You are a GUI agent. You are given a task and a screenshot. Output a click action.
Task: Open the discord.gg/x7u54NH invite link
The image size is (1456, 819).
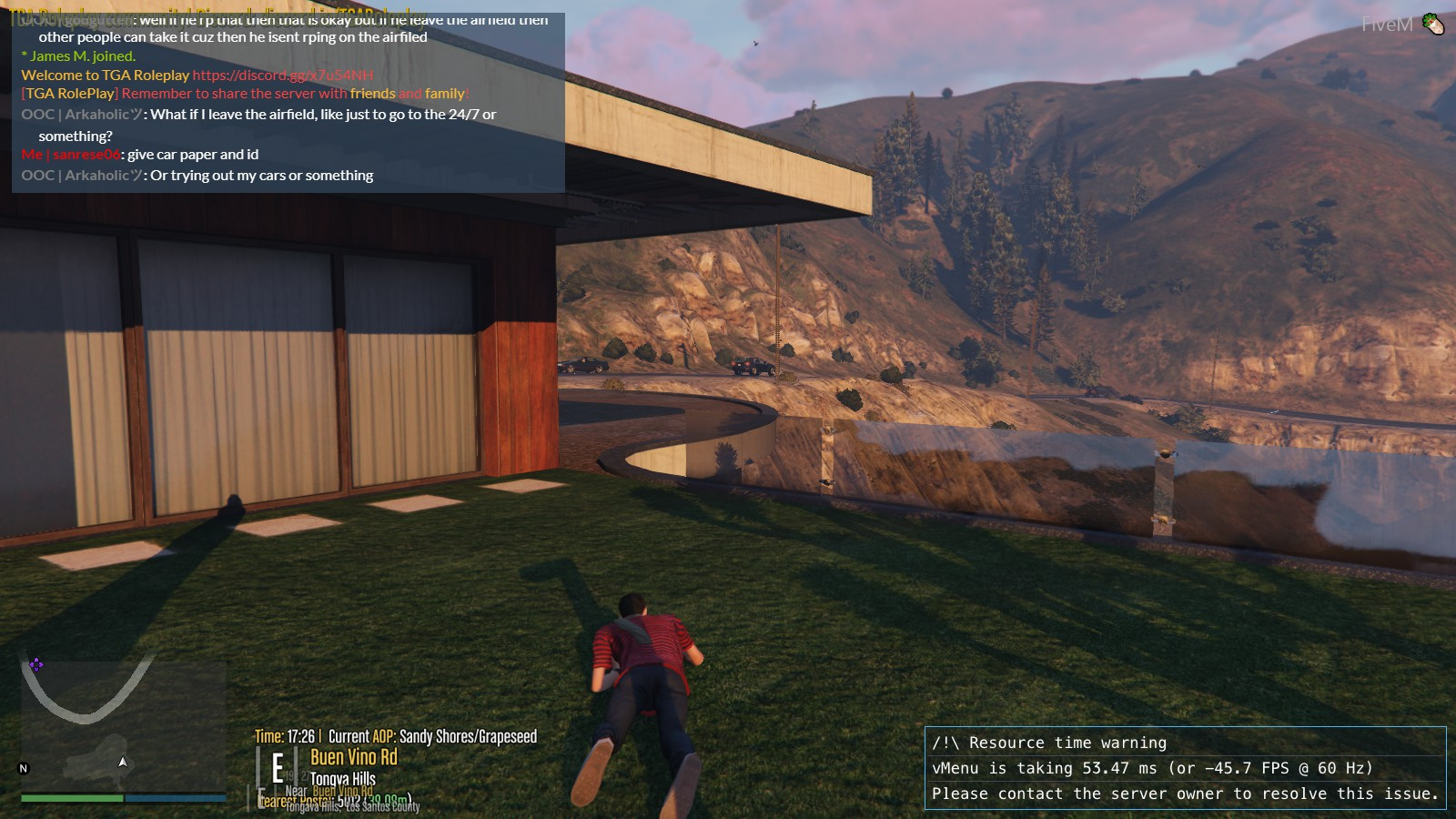(282, 76)
